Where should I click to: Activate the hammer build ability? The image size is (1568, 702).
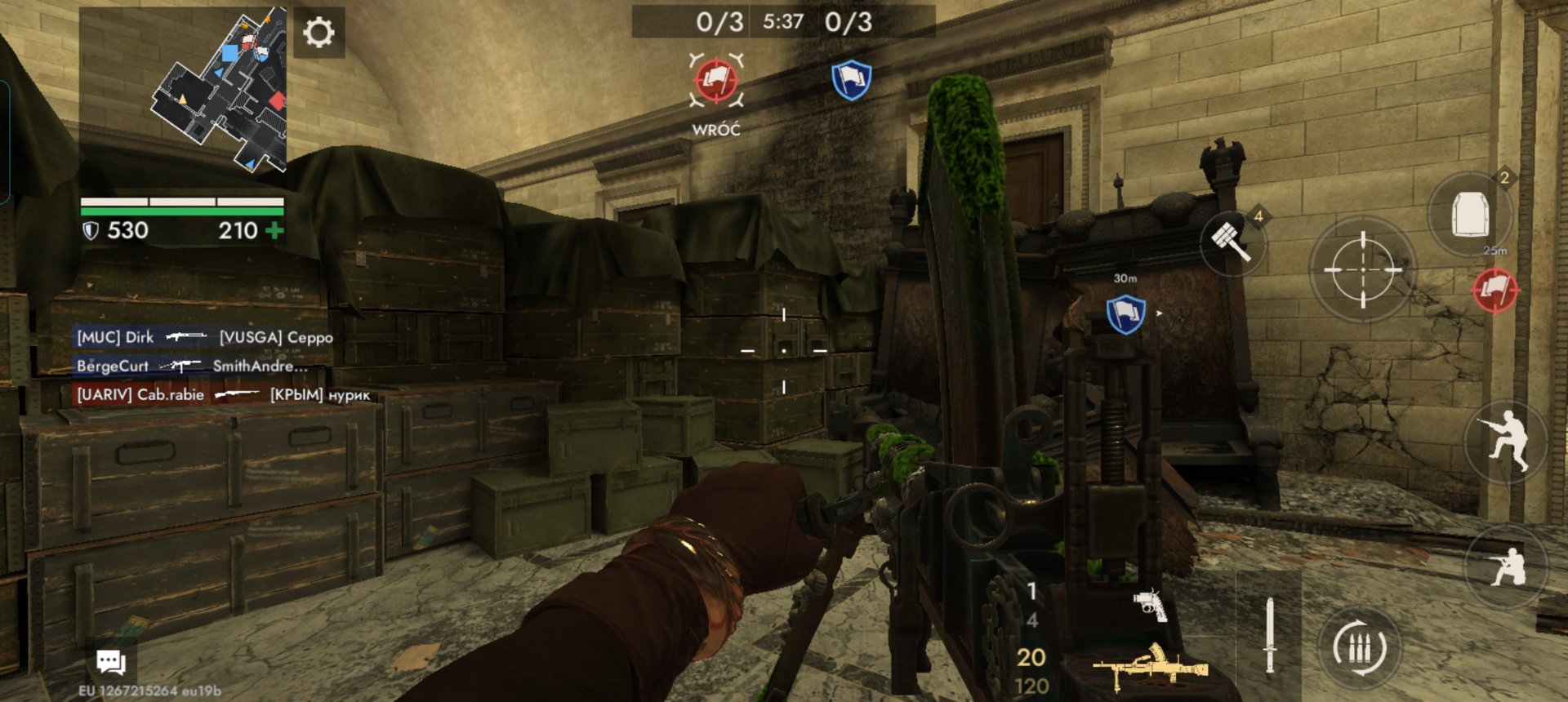click(1232, 241)
